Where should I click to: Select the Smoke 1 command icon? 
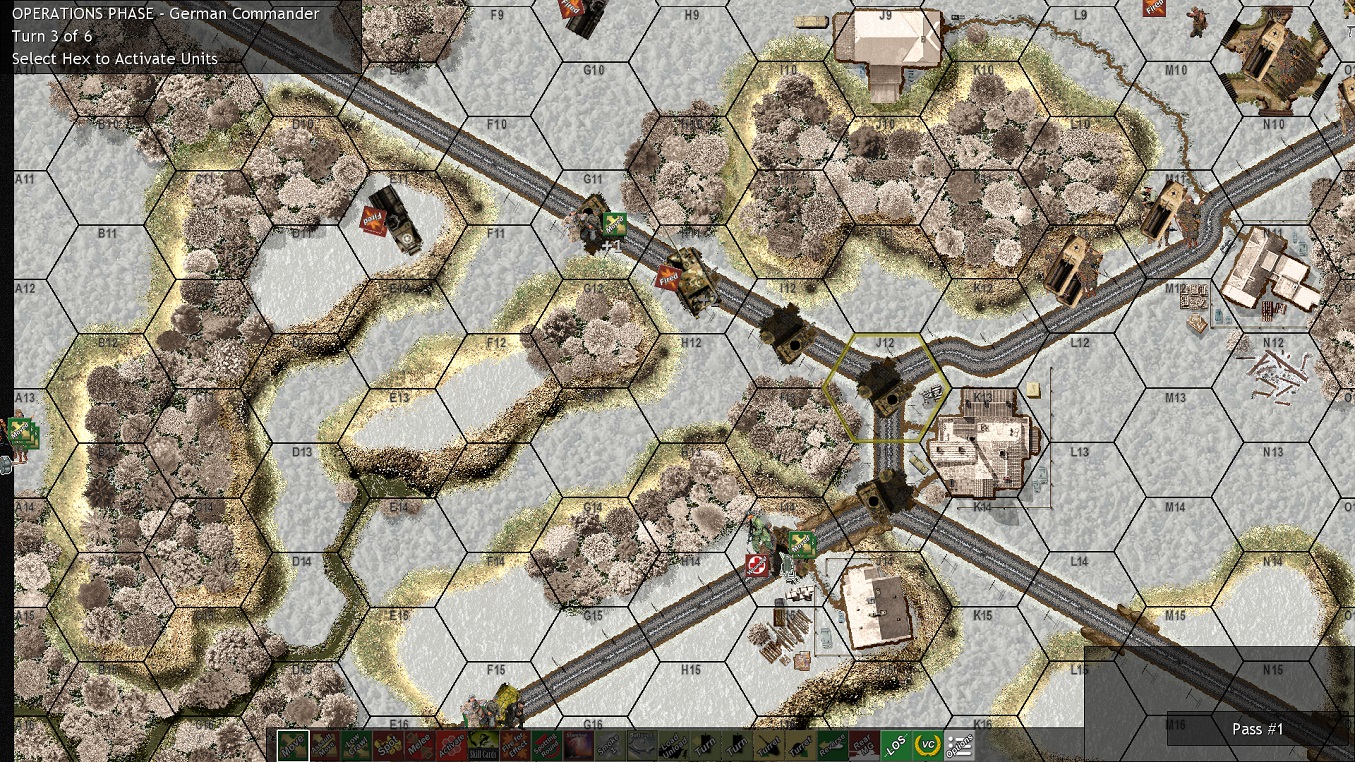(x=610, y=745)
